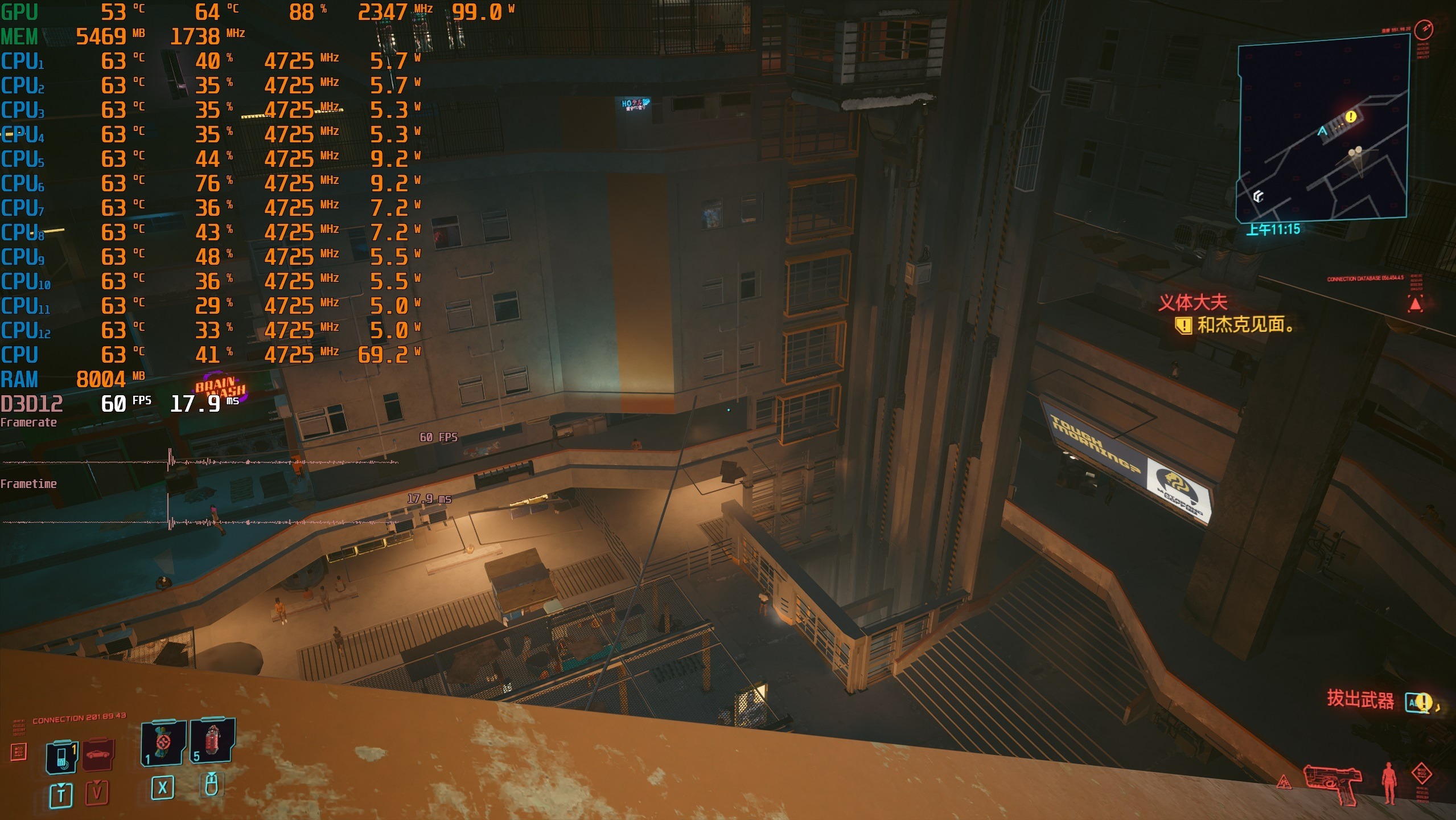1456x820 pixels.
Task: Select the white fixer icon on minimap
Action: coord(1258,196)
